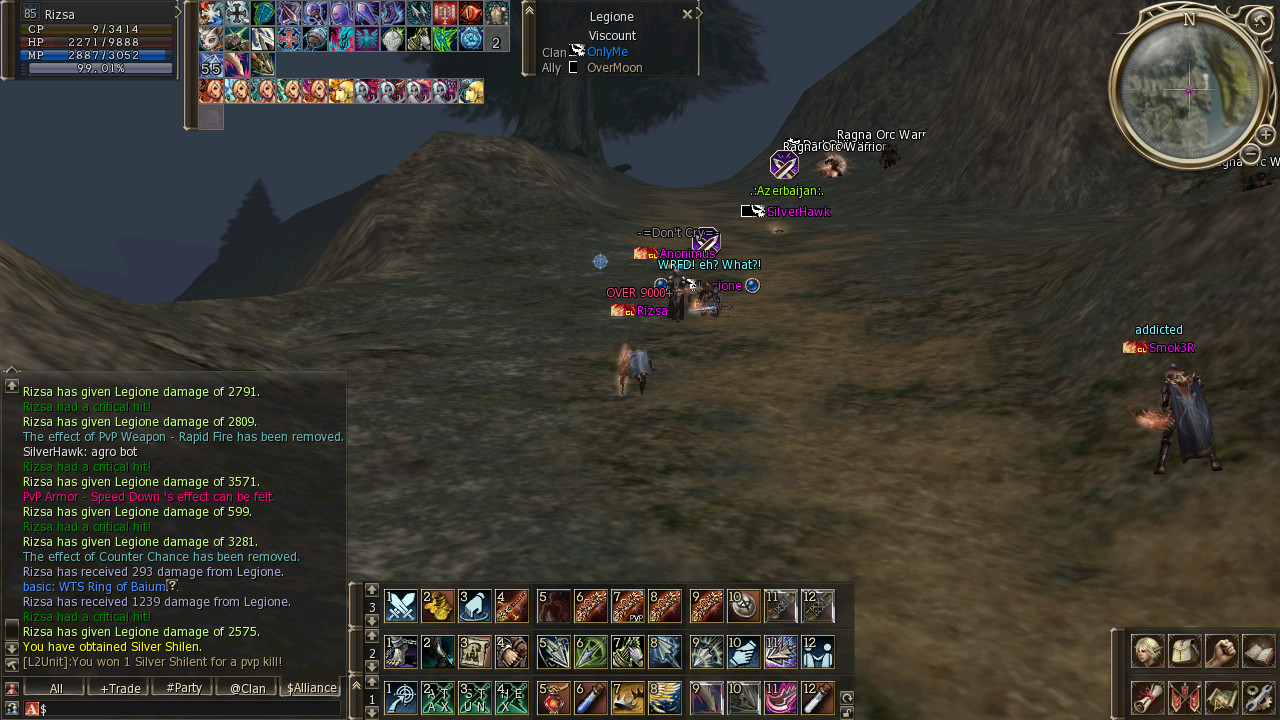The height and width of the screenshot is (720, 1280).
Task: Switch chat to the +Trade tab
Action: pyautogui.click(x=119, y=688)
